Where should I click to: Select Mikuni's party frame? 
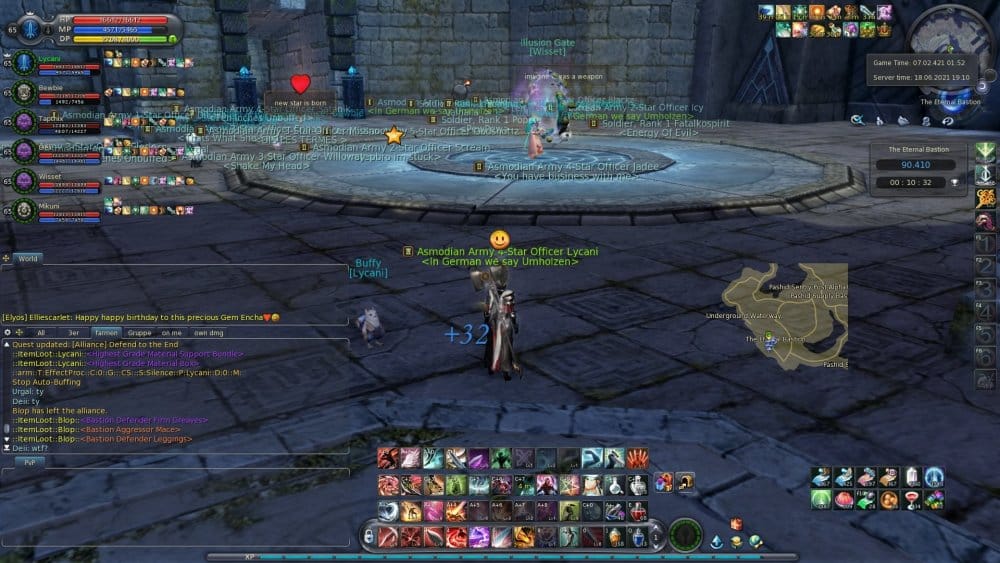point(50,210)
